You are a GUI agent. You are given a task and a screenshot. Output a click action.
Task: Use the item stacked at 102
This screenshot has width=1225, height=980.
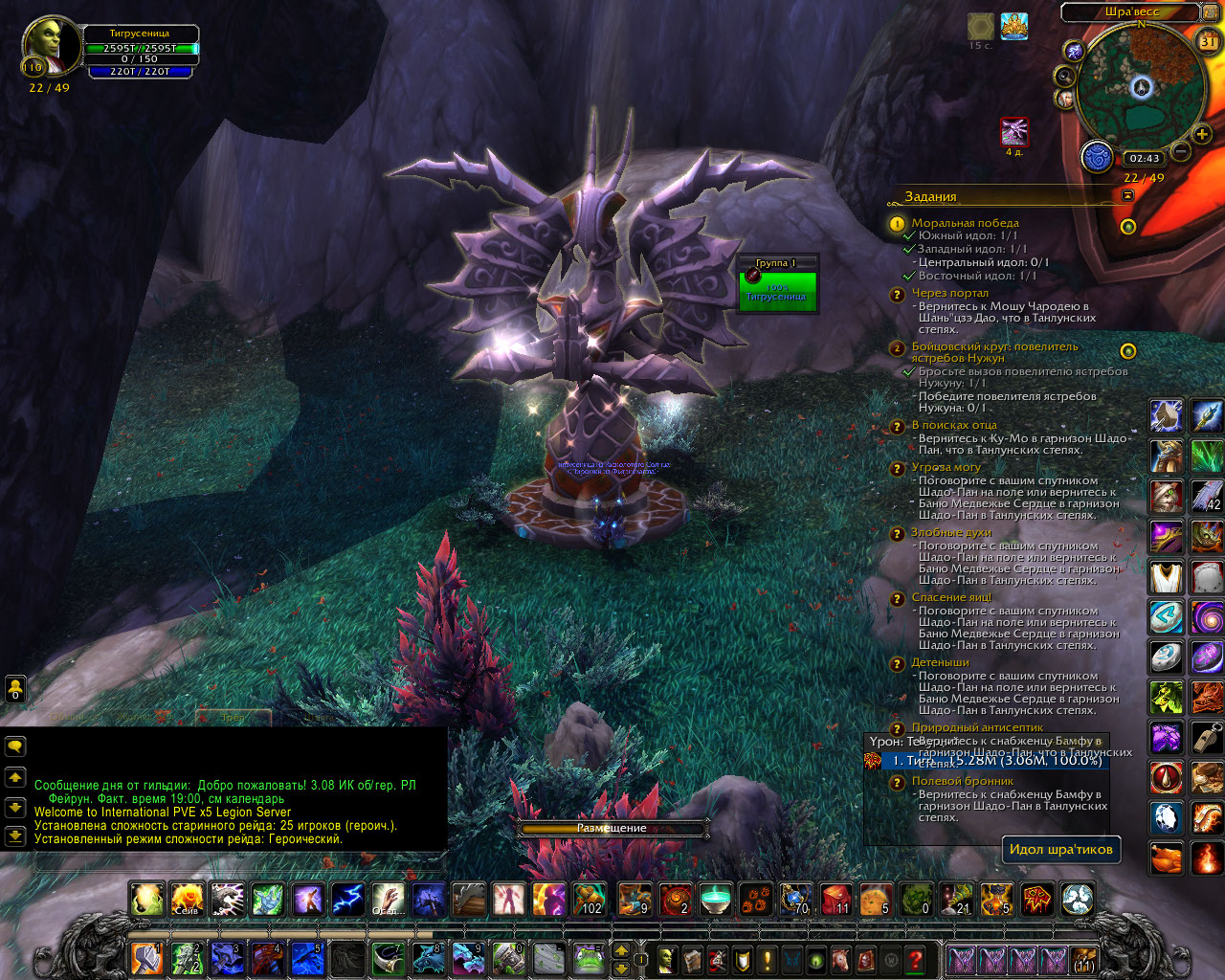click(589, 900)
